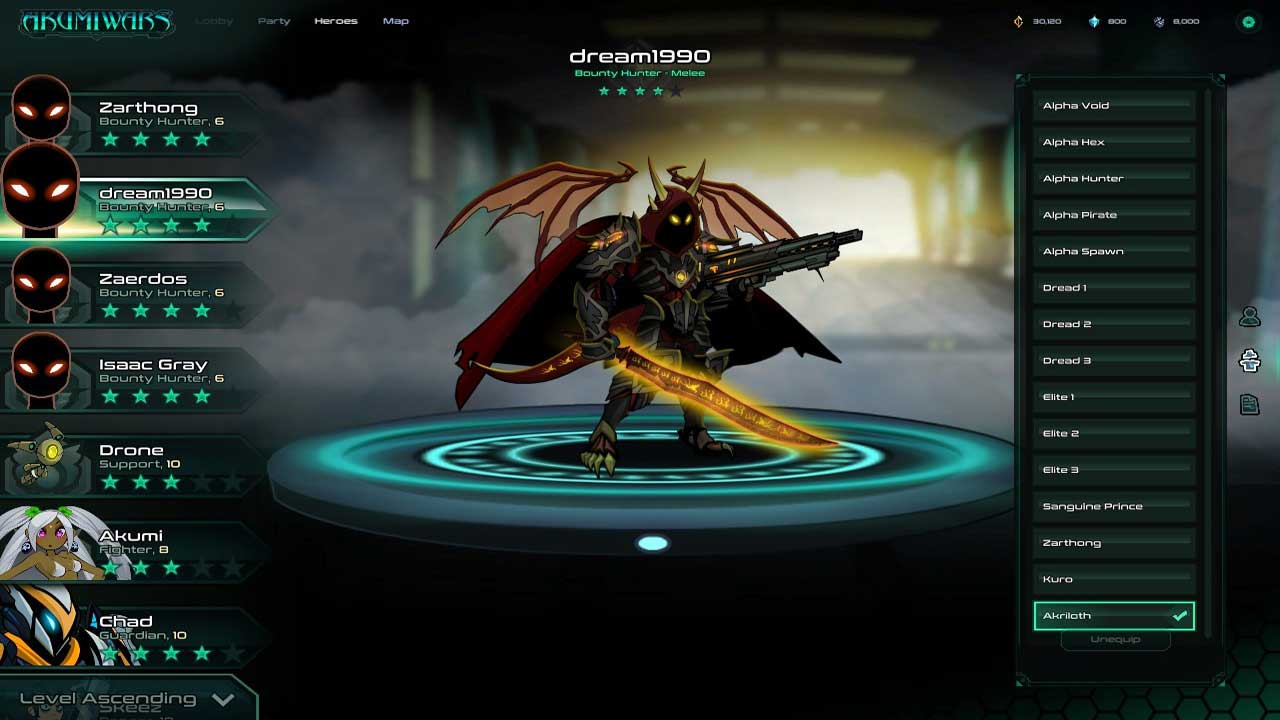Open the document notes side icon
This screenshot has height=720, width=1280.
click(x=1249, y=404)
